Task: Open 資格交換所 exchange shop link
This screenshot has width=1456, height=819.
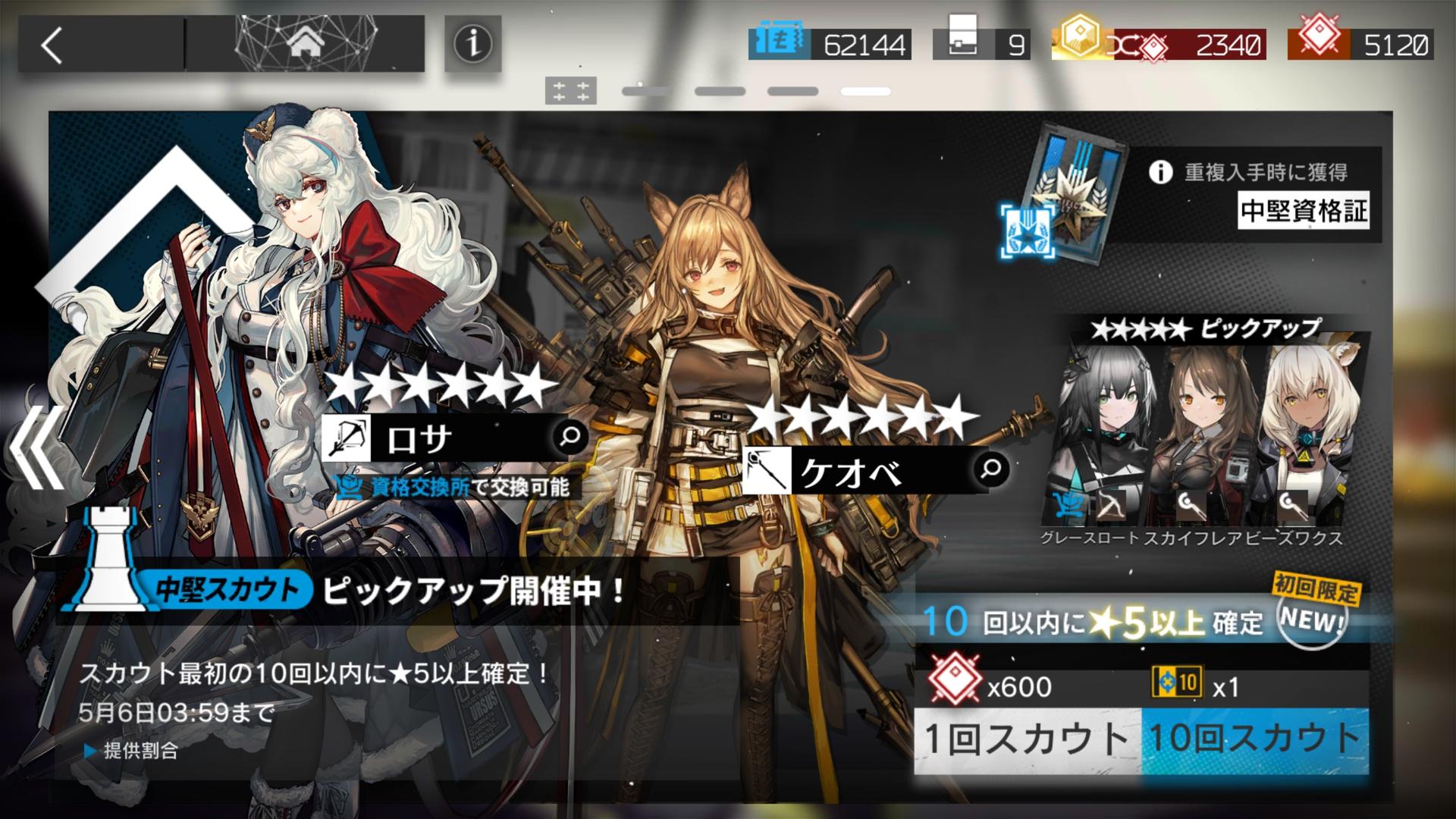Action: (419, 488)
